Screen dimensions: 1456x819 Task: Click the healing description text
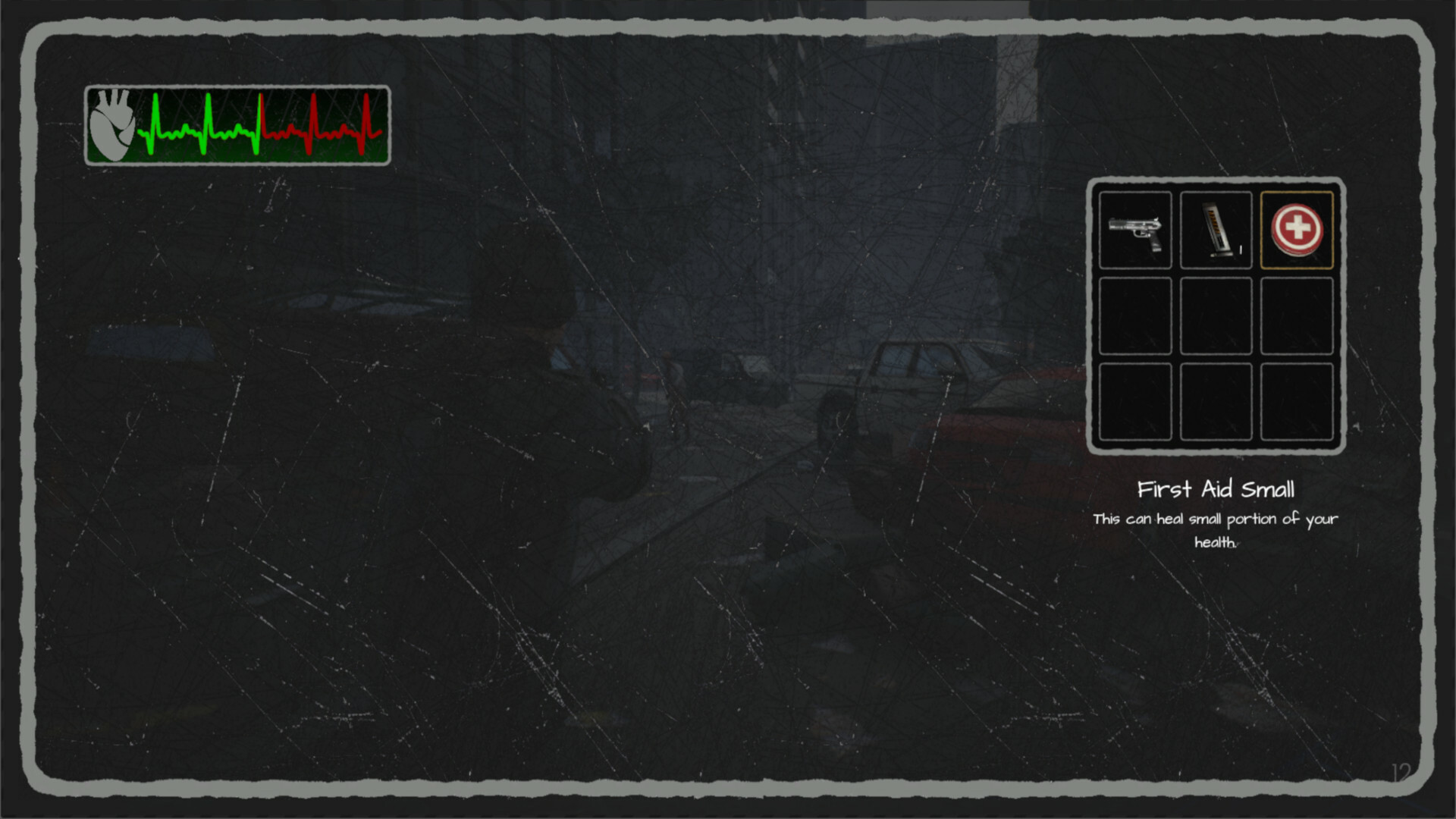[1215, 529]
